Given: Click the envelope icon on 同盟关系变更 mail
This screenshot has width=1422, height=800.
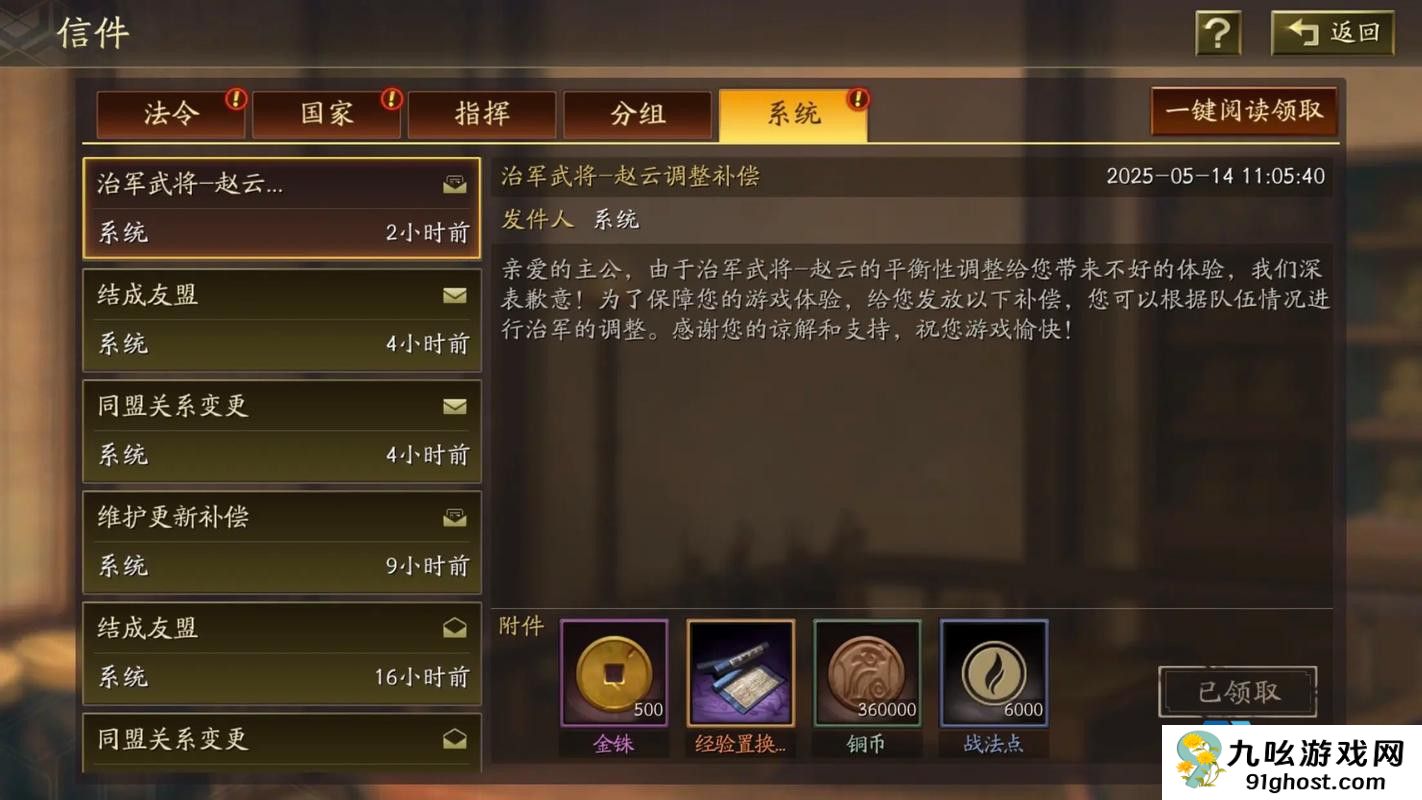Looking at the screenshot, I should coord(455,407).
